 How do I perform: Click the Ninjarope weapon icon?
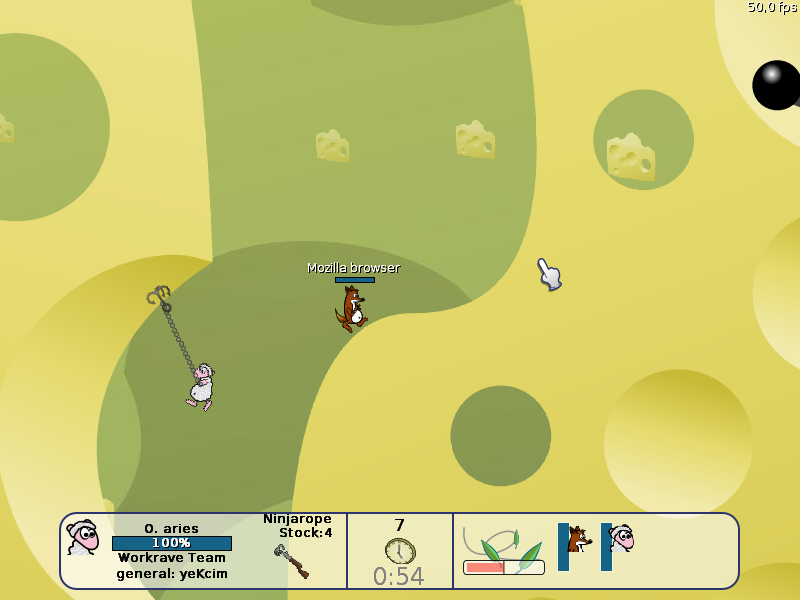[291, 561]
